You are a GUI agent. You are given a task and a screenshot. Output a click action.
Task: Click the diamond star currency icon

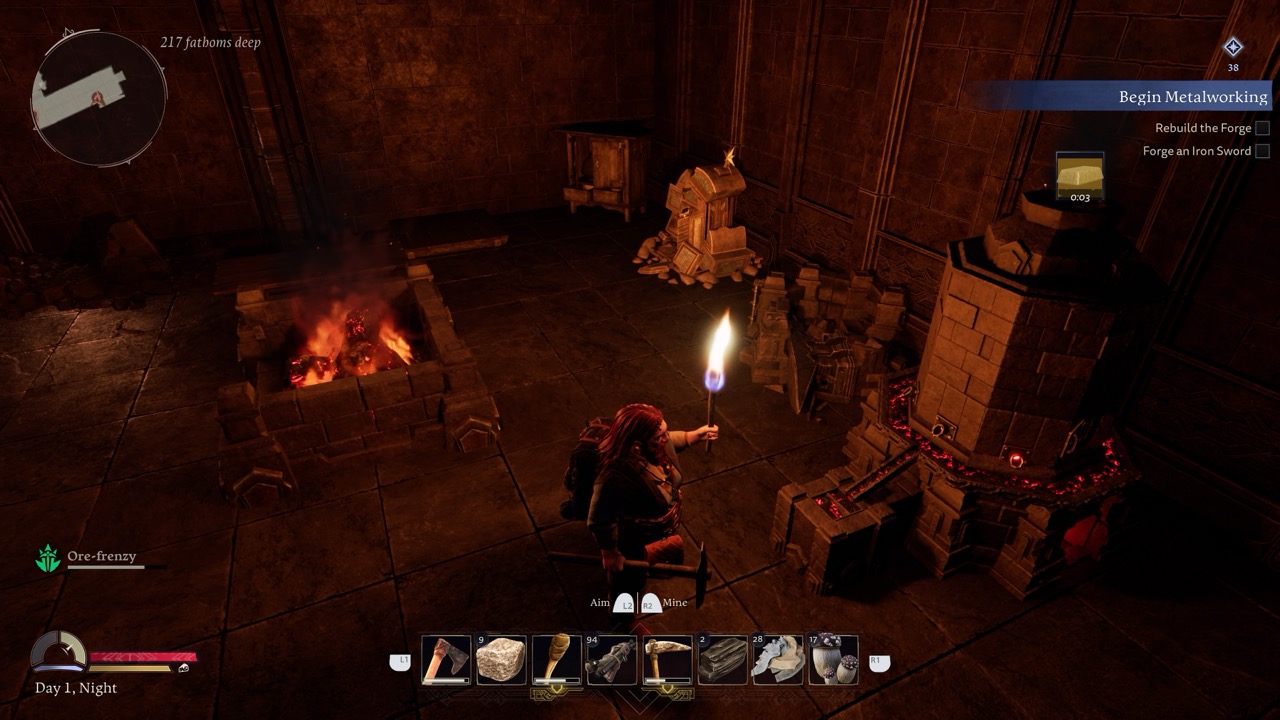[1233, 47]
